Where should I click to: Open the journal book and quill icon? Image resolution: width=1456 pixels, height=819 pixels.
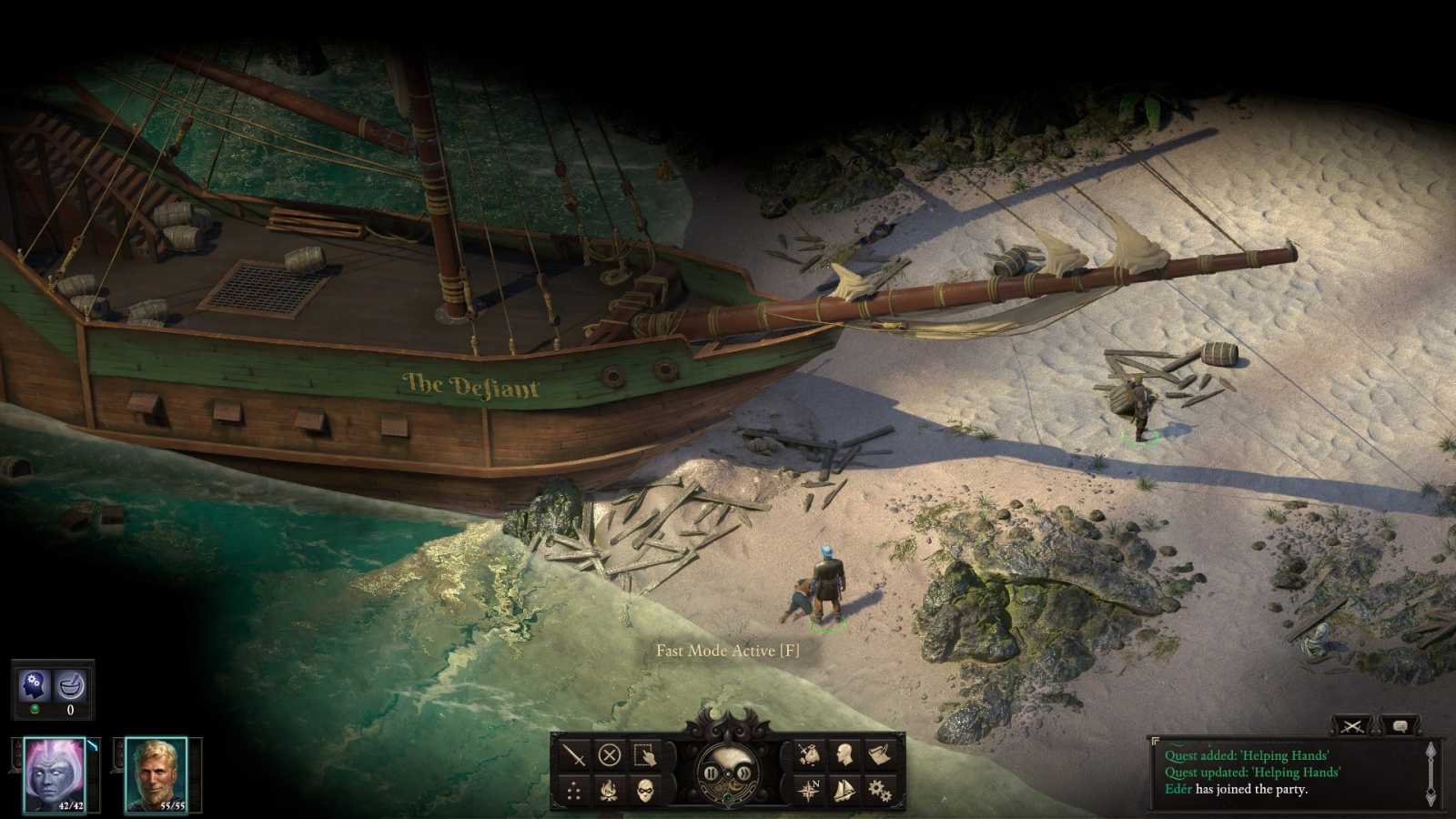879,755
